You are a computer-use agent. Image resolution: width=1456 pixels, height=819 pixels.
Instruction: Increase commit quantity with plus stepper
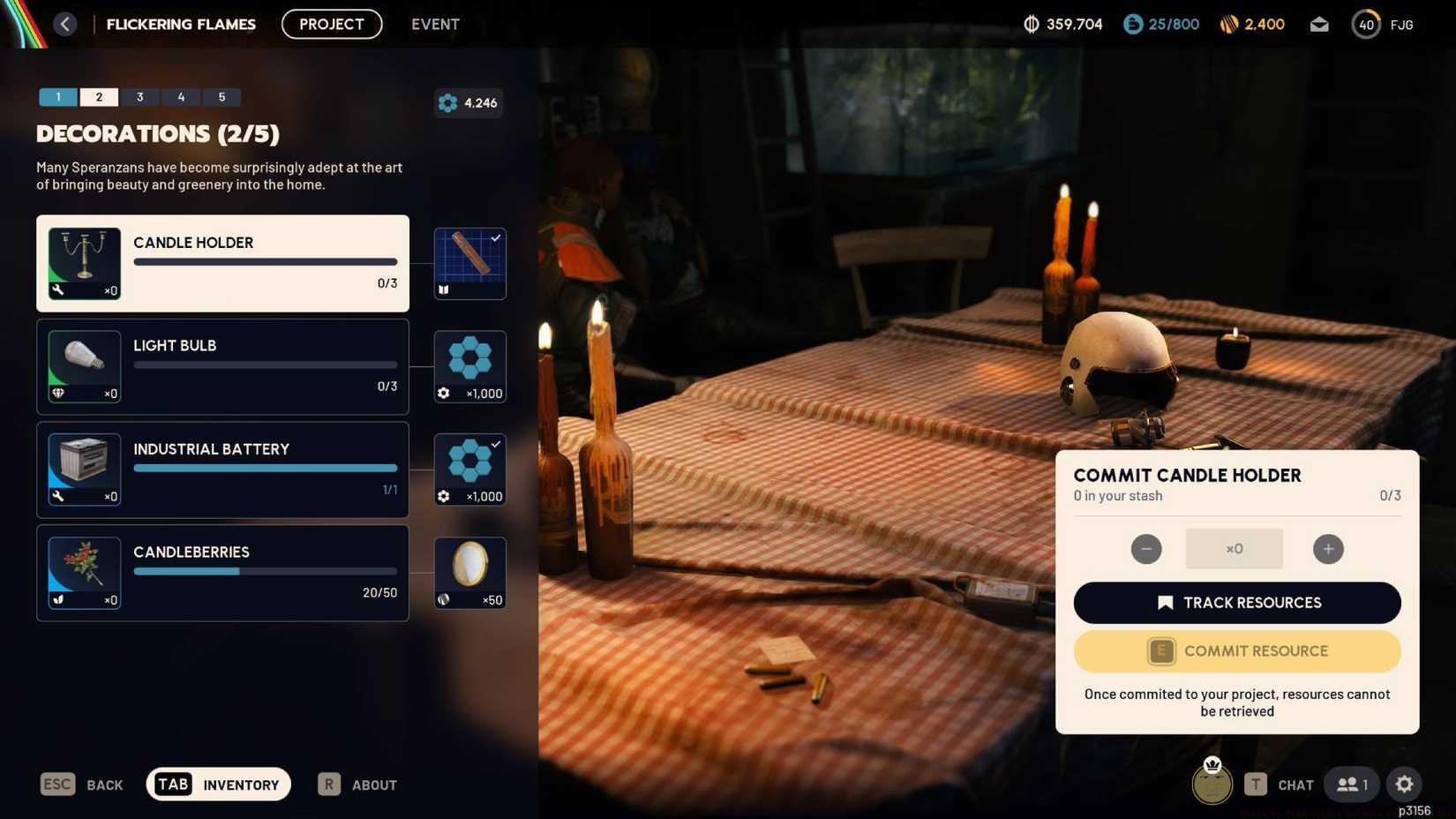[x=1328, y=548]
